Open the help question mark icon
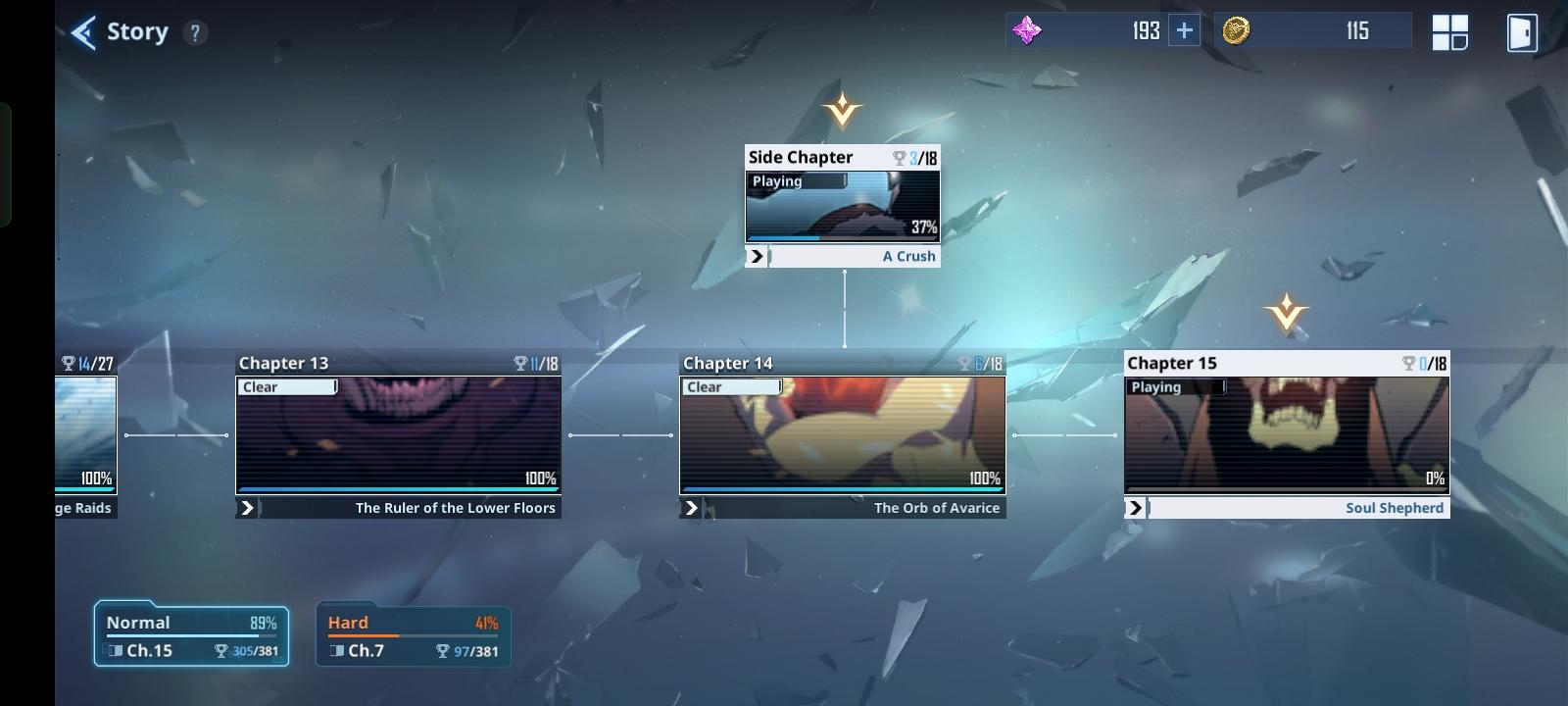The height and width of the screenshot is (706, 1568). [x=194, y=31]
